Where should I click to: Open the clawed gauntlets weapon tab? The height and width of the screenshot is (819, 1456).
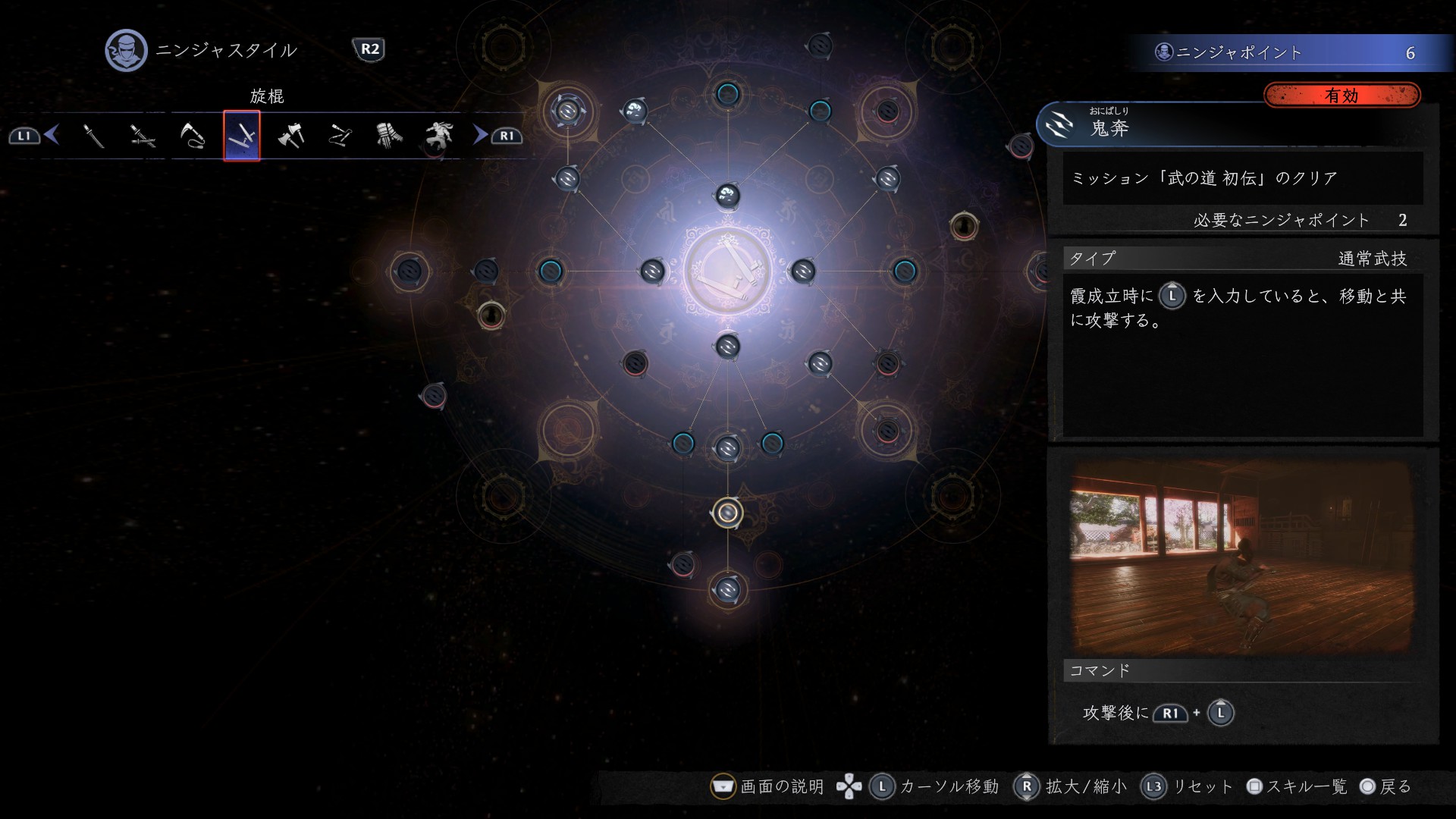click(389, 136)
